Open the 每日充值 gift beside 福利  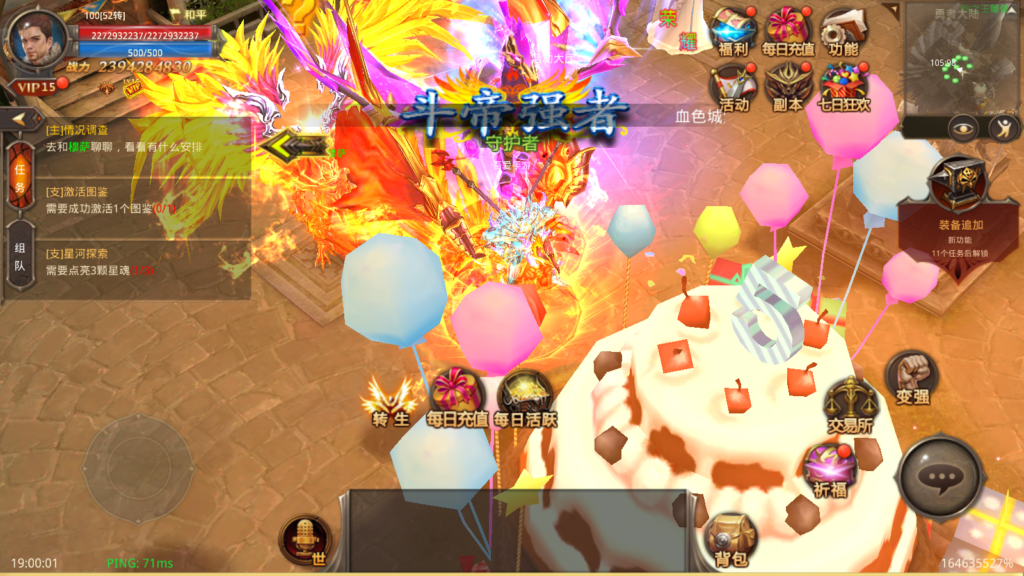787,30
